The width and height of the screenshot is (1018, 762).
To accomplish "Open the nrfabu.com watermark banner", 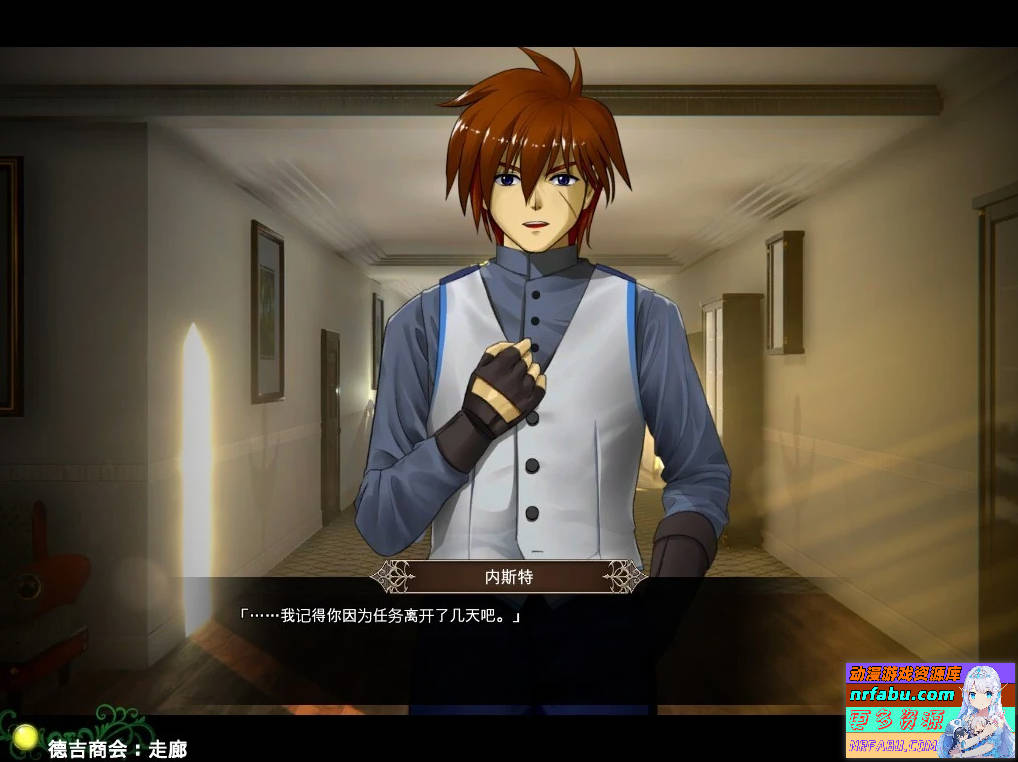I will (x=930, y=709).
